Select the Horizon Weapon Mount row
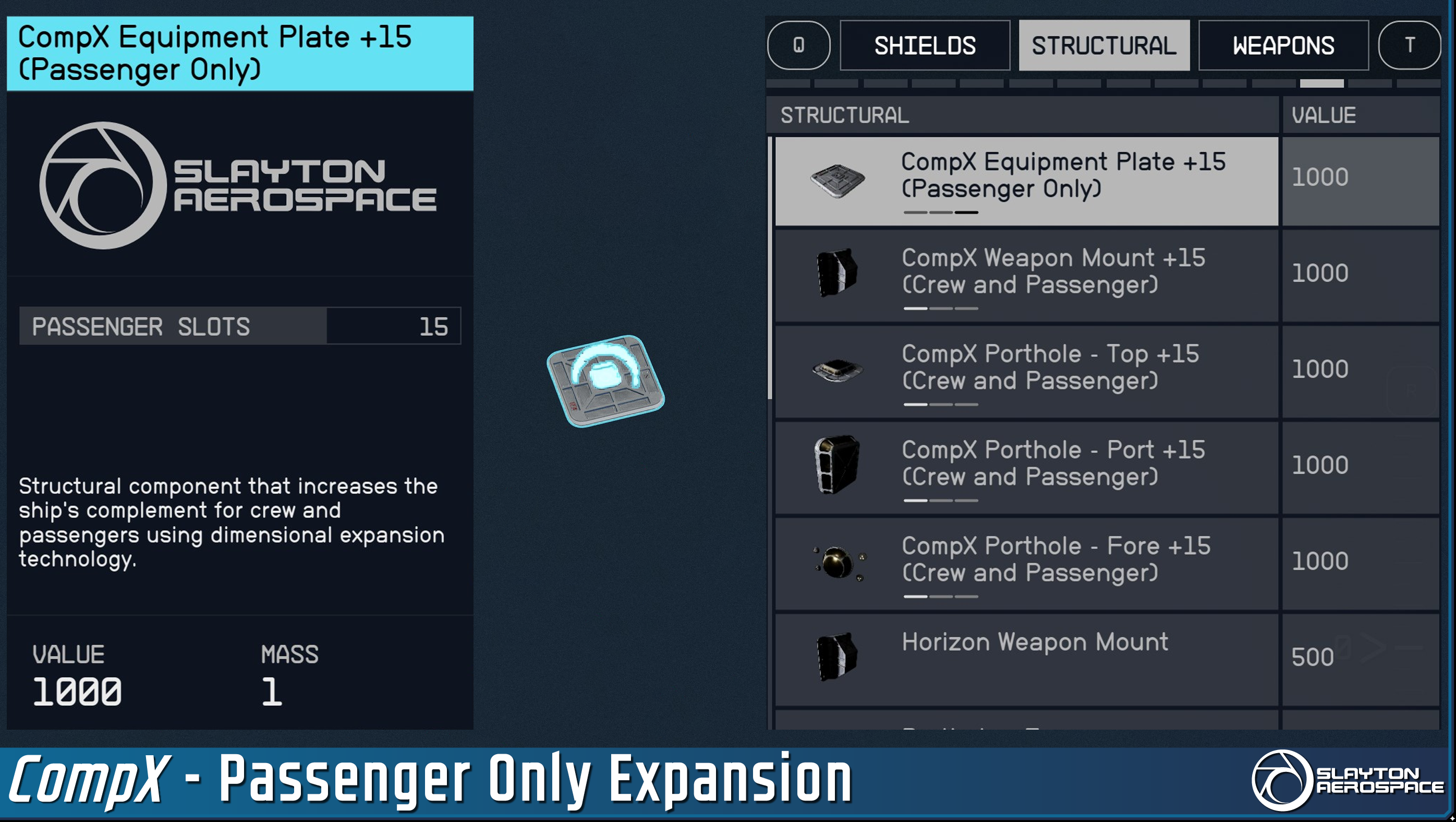 1026,659
